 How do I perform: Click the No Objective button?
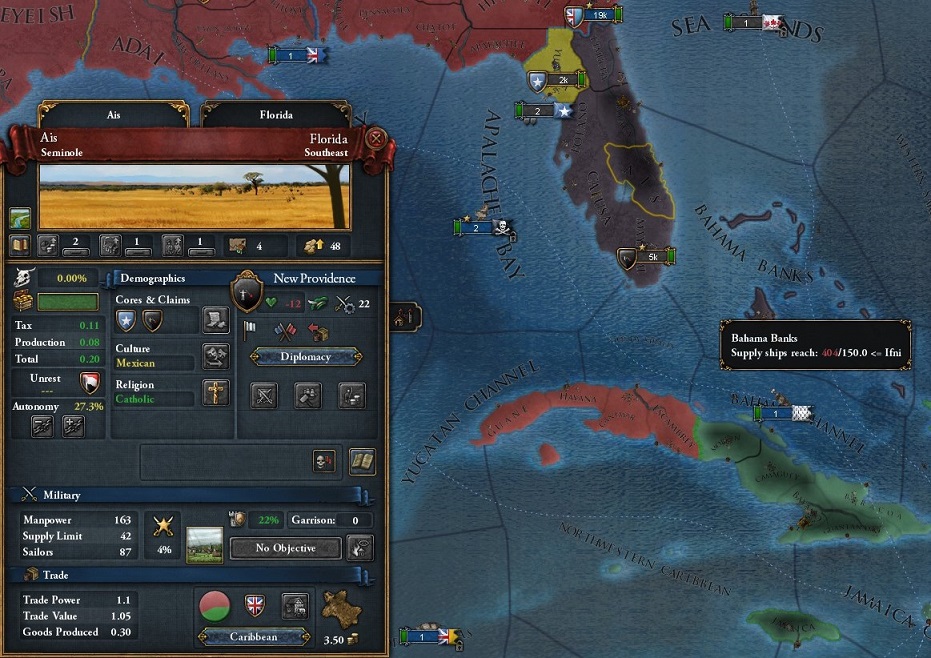285,548
